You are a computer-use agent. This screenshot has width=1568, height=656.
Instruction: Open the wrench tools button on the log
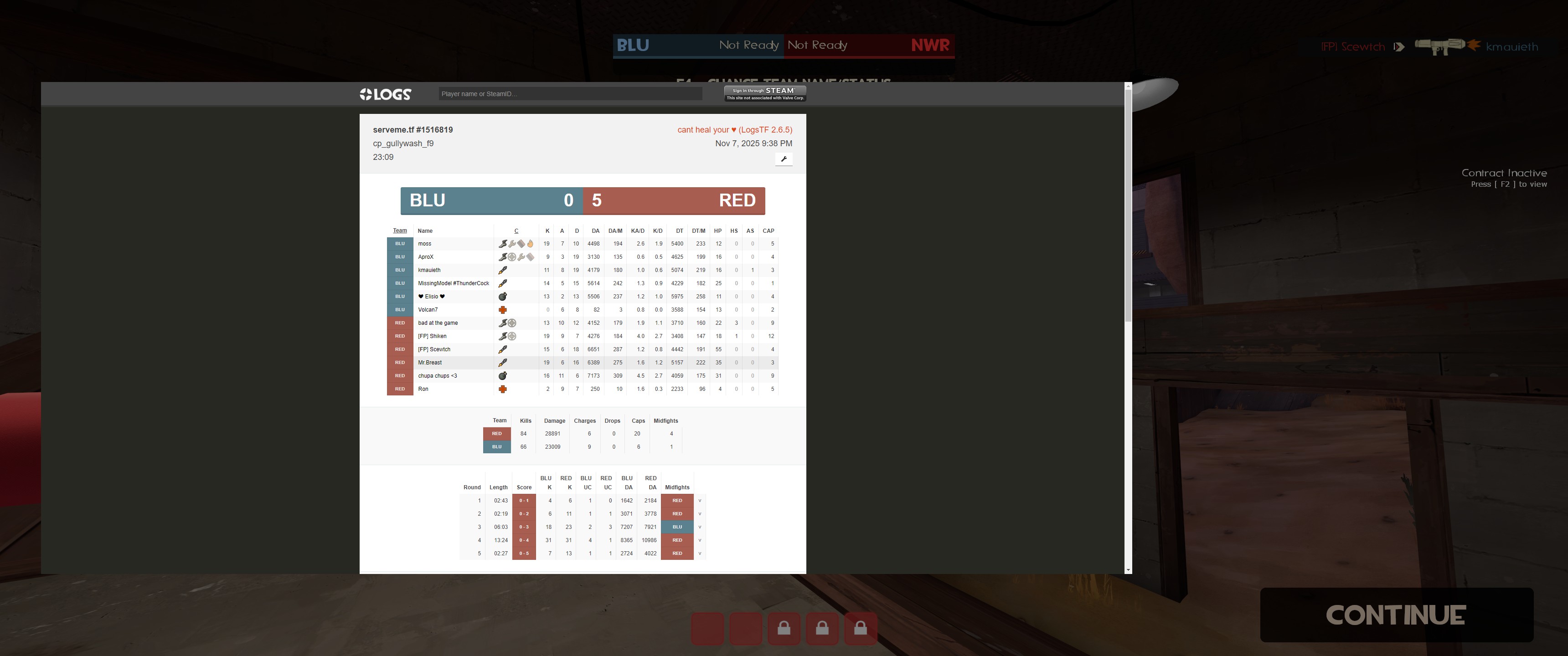click(784, 159)
